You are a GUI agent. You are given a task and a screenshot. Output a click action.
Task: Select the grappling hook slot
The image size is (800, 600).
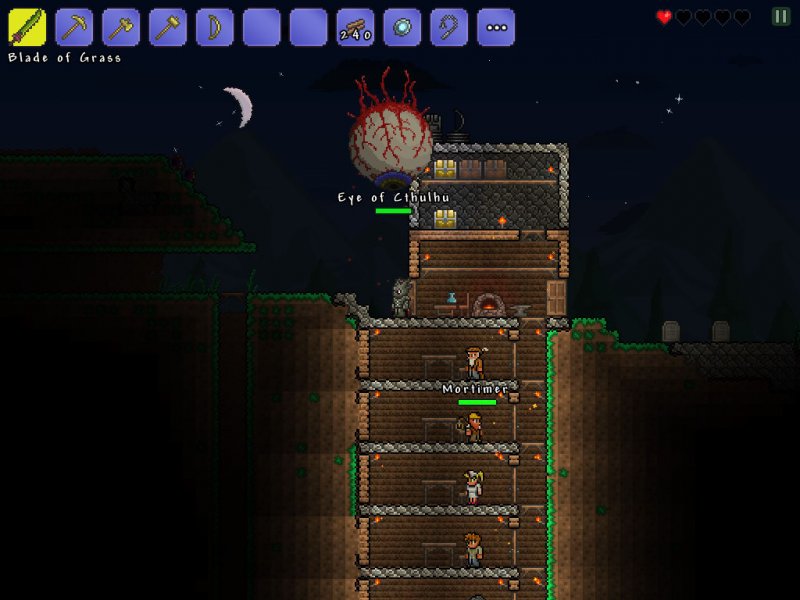449,27
